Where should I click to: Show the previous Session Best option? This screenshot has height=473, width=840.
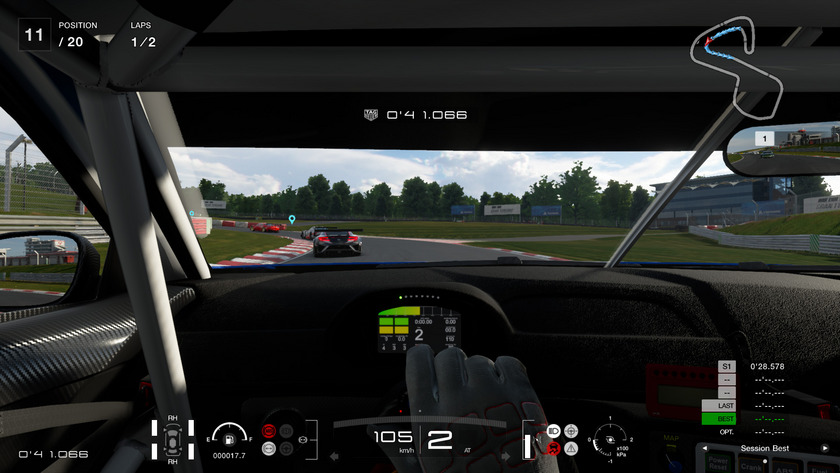pyautogui.click(x=704, y=447)
